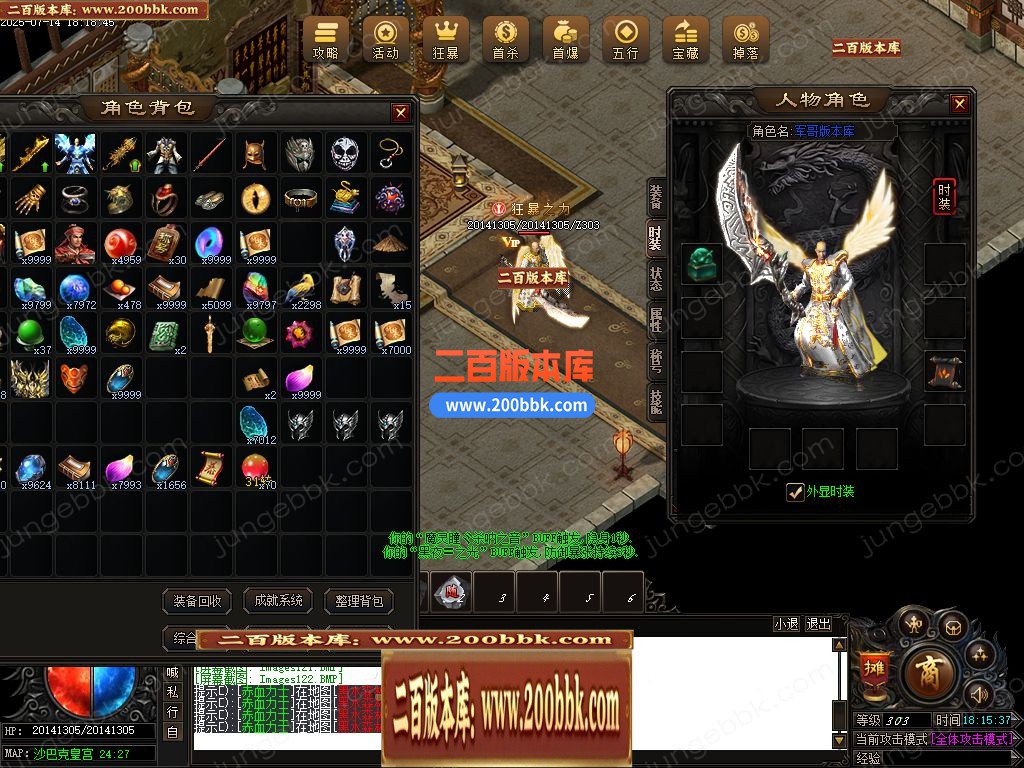Image resolution: width=1024 pixels, height=768 pixels.
Task: Switch to the 技能 skills tab
Action: [x=656, y=402]
